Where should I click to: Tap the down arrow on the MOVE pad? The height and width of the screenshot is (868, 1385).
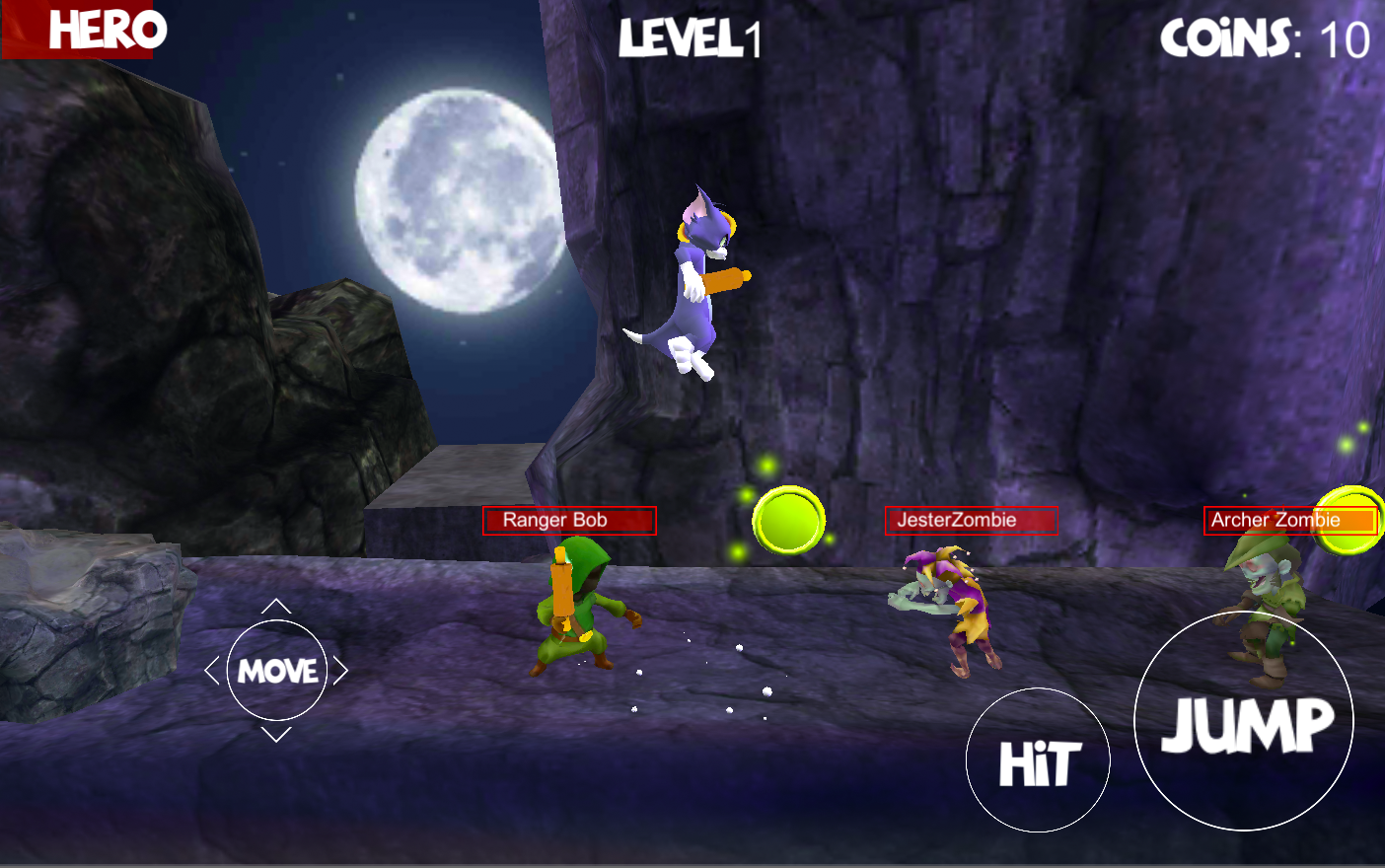277,732
